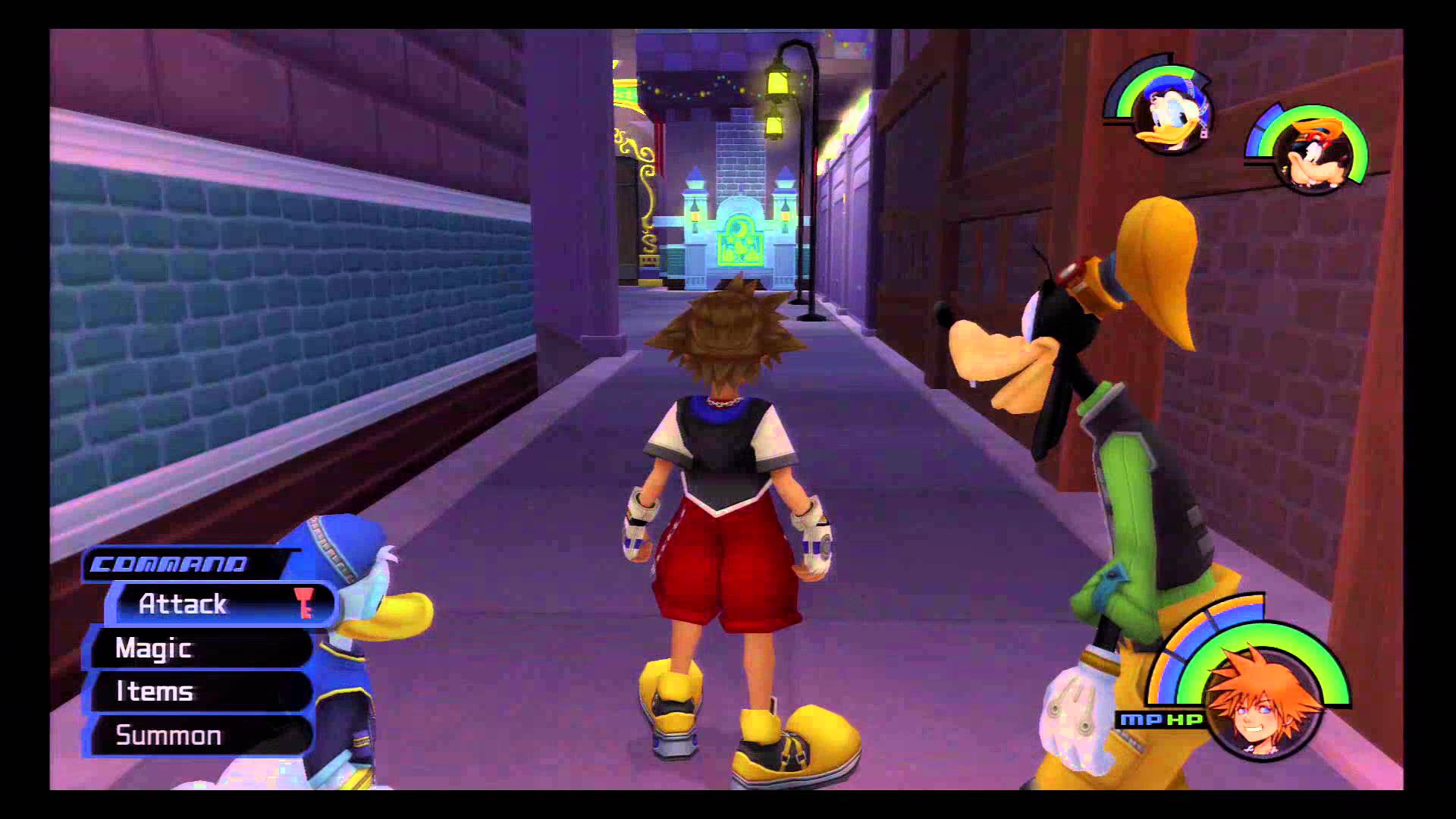Toggle the highlighted Attack selection
The width and height of the screenshot is (1456, 819).
tap(182, 604)
